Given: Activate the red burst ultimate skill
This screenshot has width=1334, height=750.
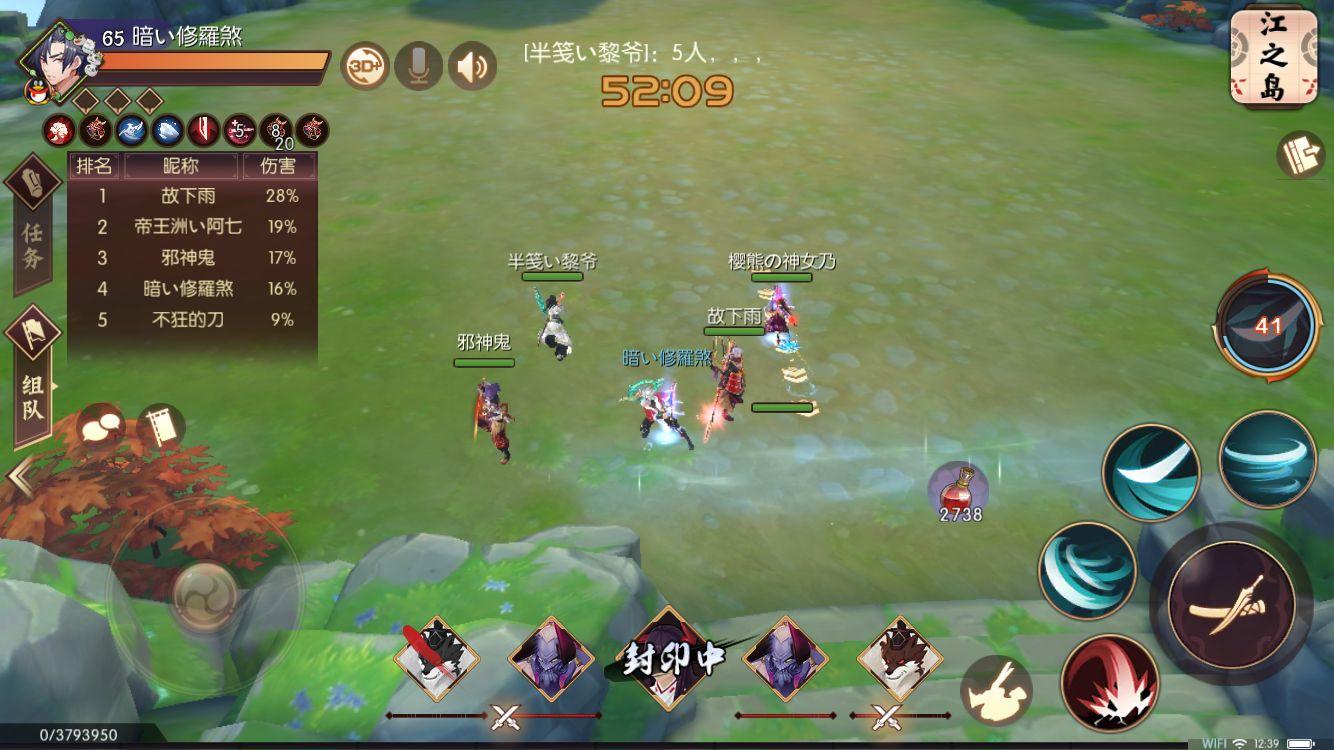Looking at the screenshot, I should (x=1113, y=680).
